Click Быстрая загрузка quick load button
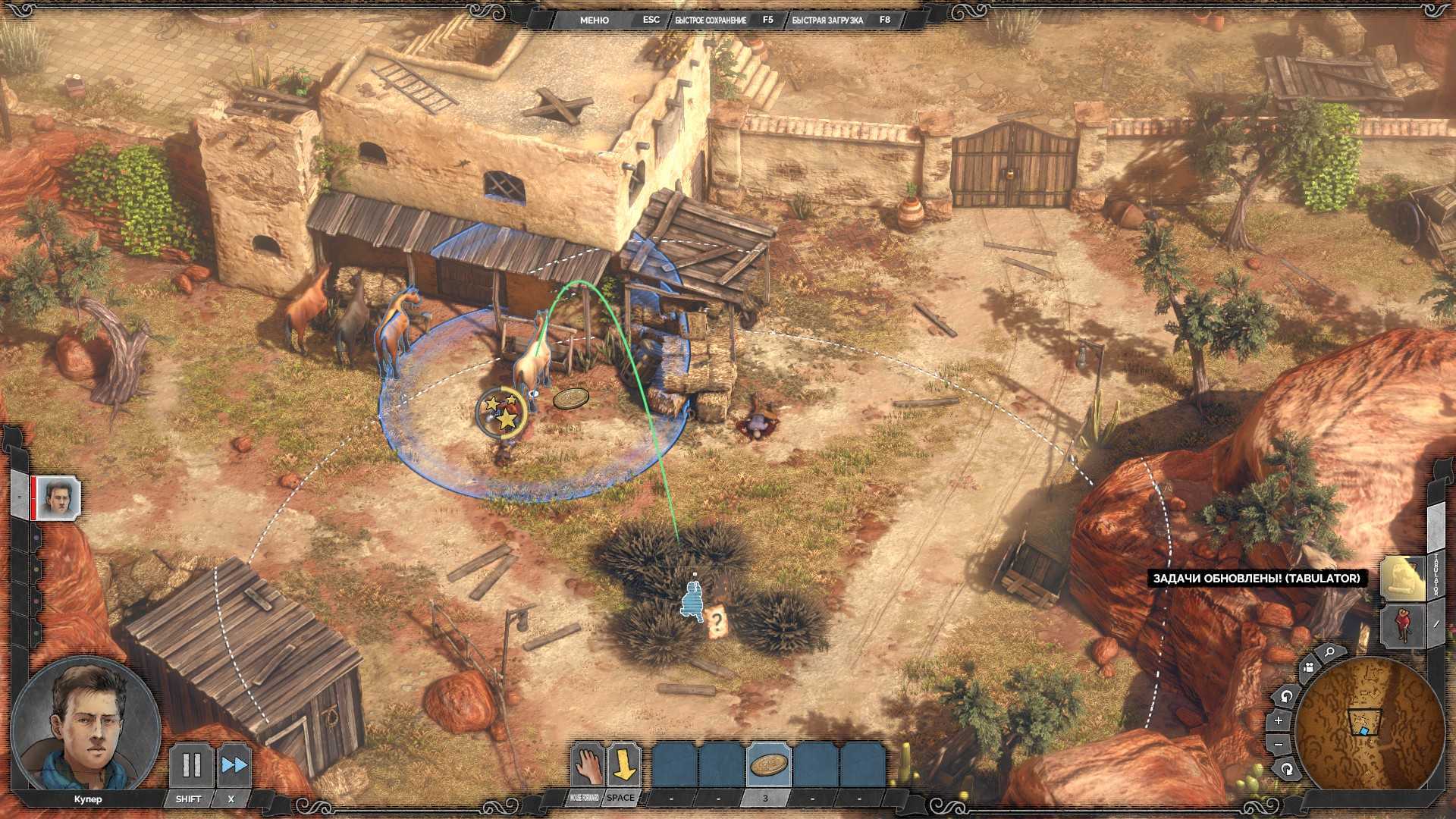 (x=827, y=20)
